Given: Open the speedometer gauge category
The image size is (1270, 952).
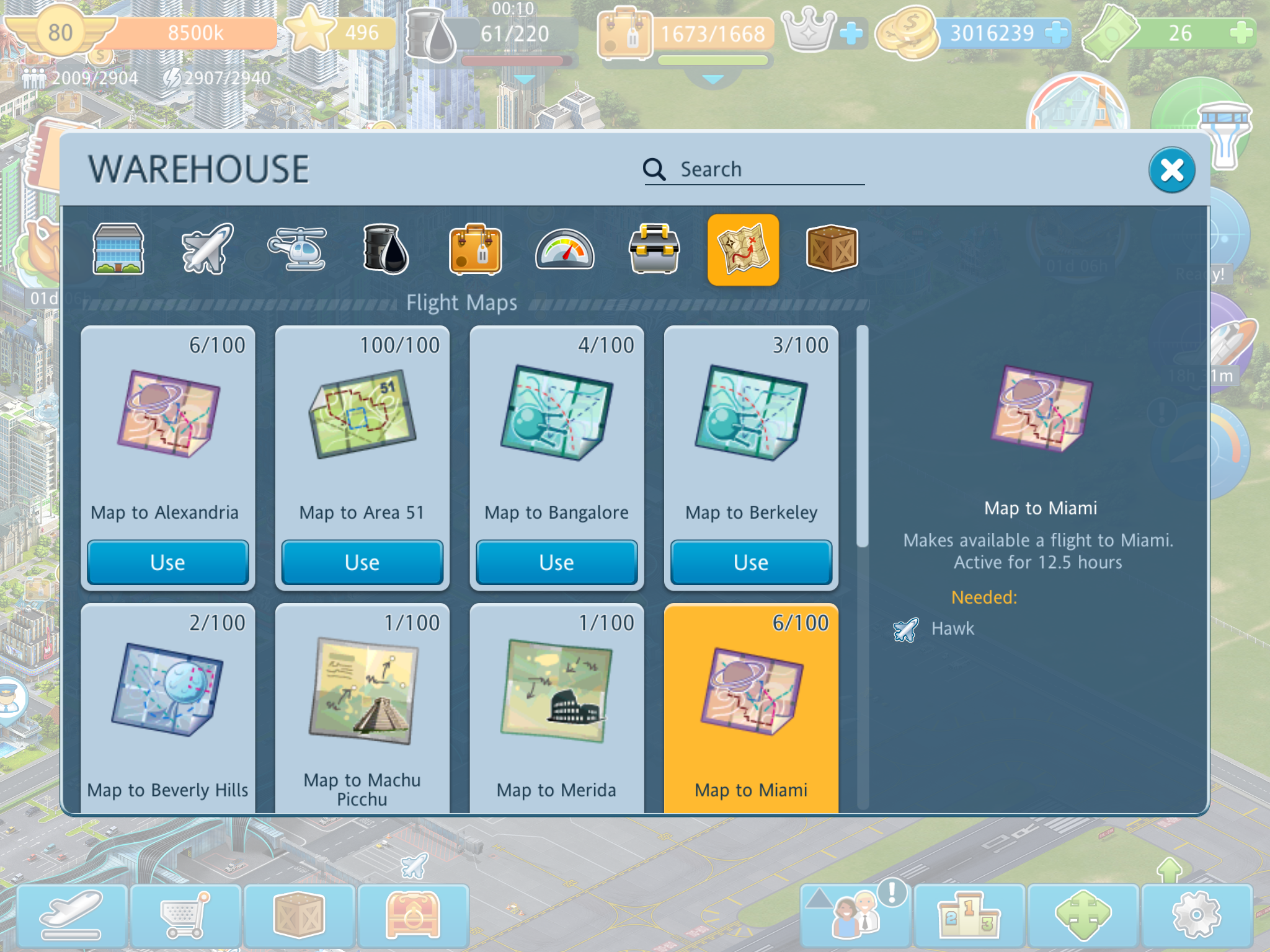Looking at the screenshot, I should click(564, 250).
